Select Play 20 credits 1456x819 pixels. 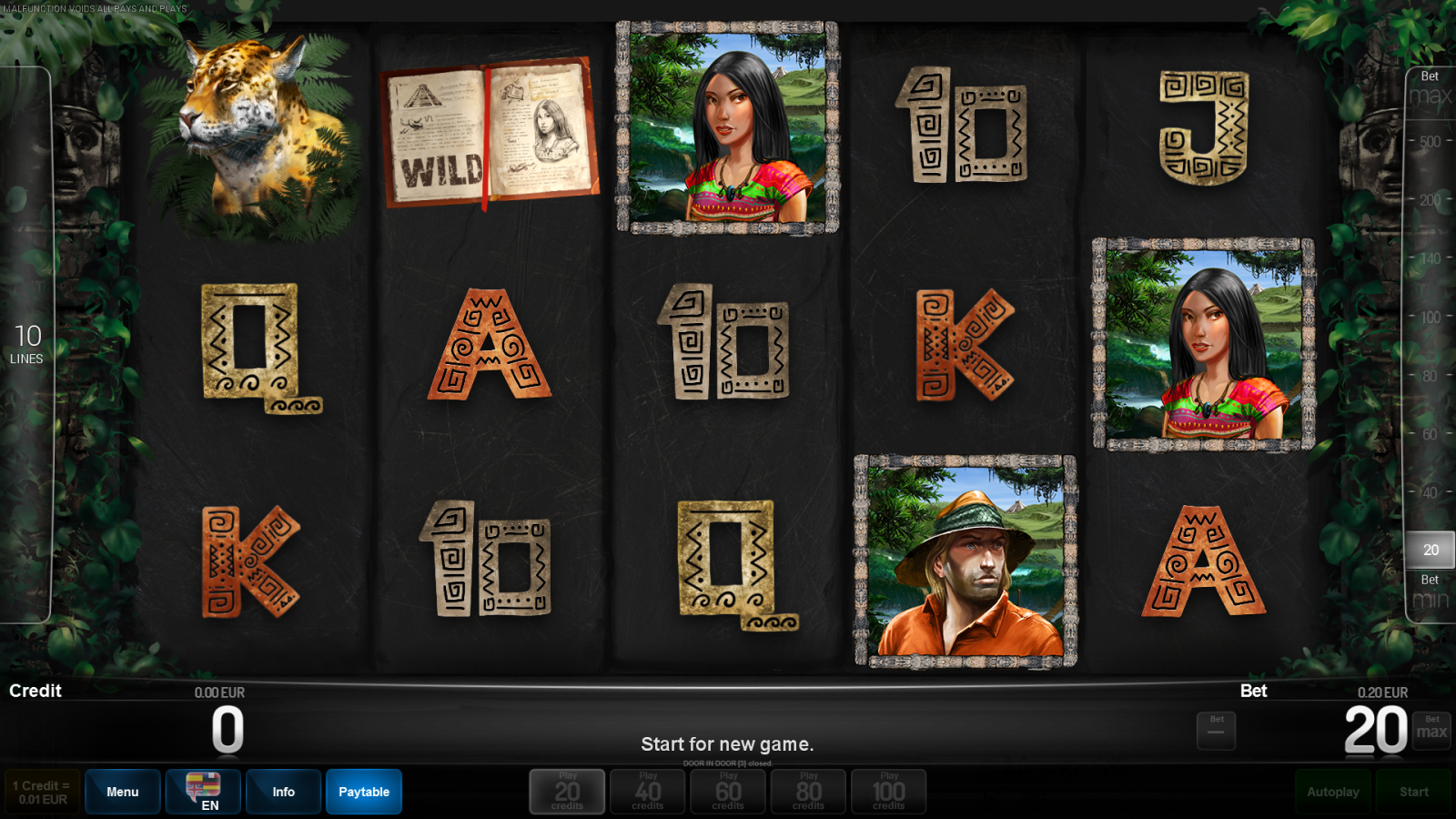click(x=567, y=792)
